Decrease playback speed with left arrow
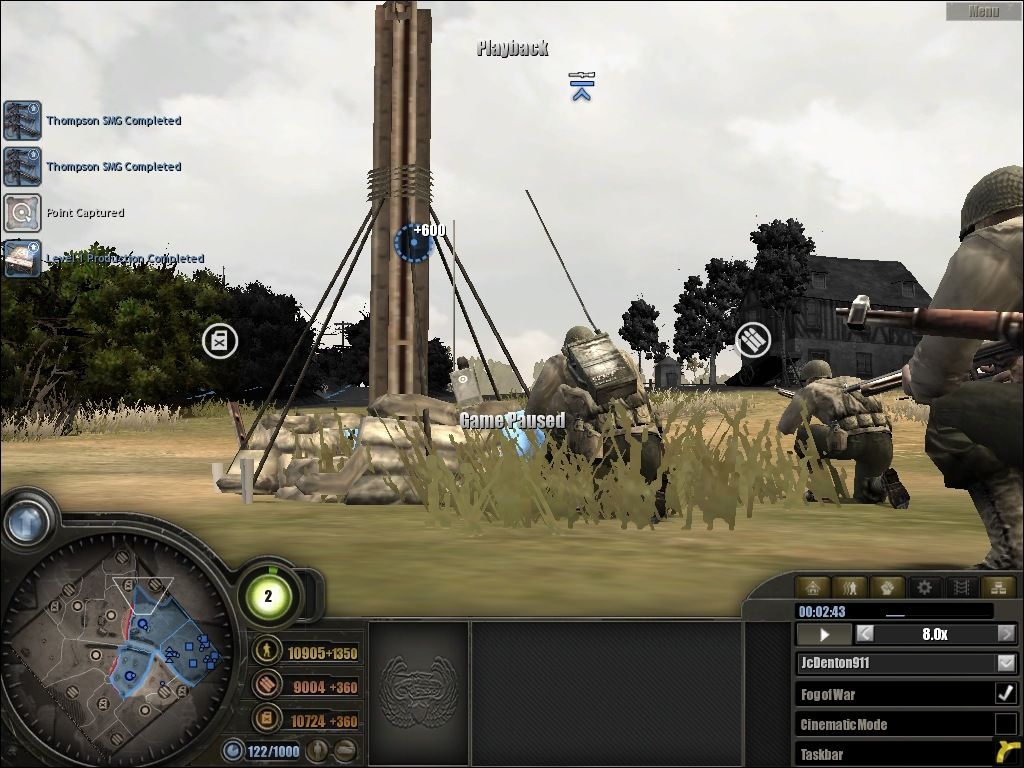 pos(865,634)
